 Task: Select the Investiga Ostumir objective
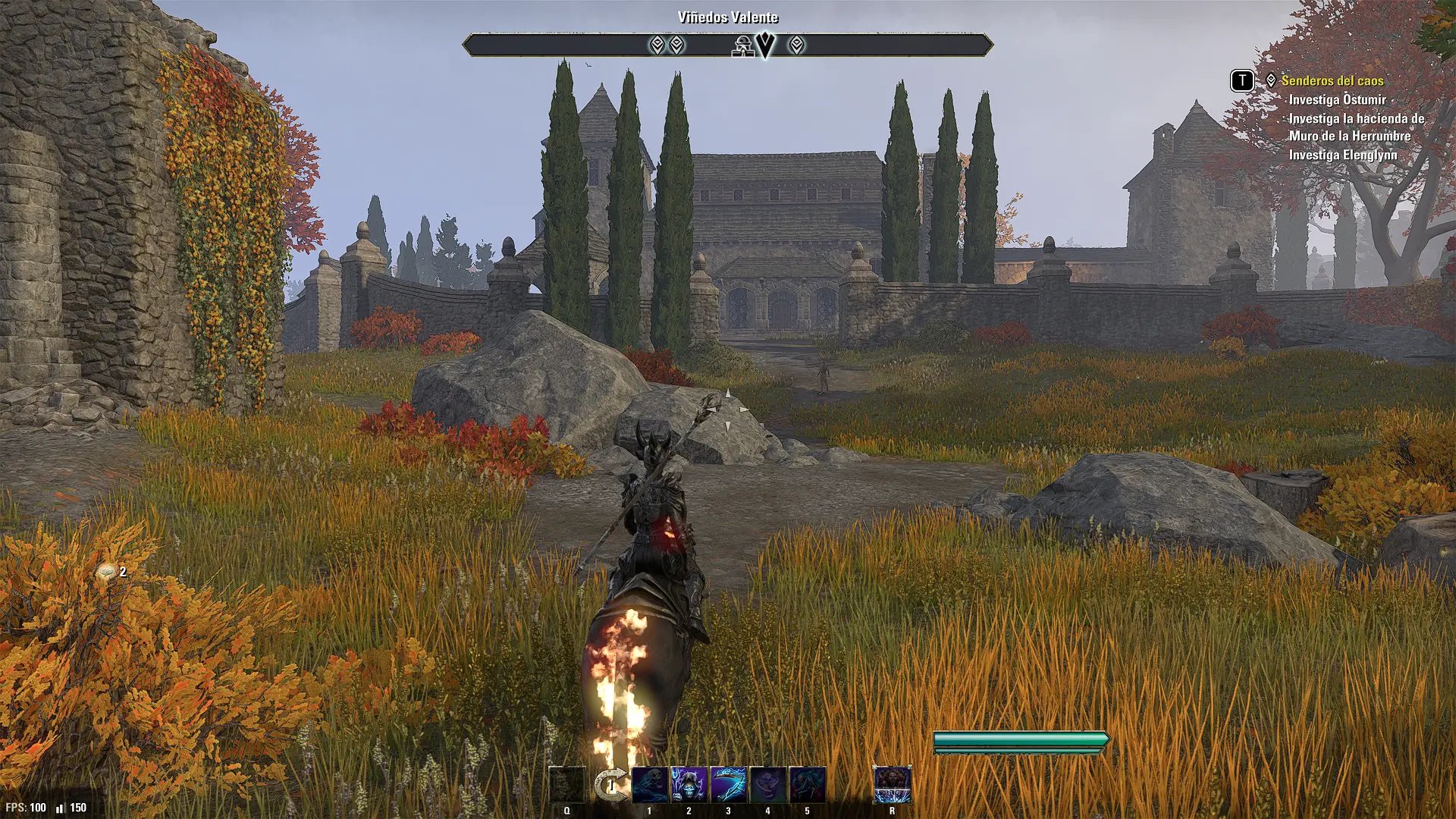click(1337, 99)
